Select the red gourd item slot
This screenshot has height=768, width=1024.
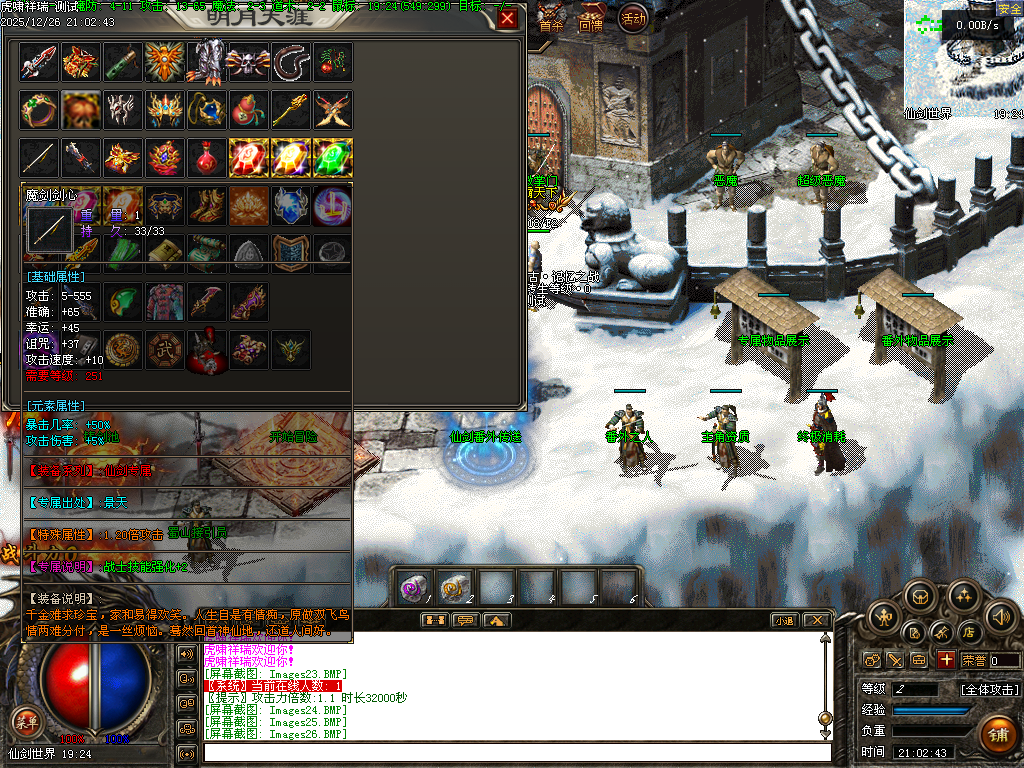(248, 109)
